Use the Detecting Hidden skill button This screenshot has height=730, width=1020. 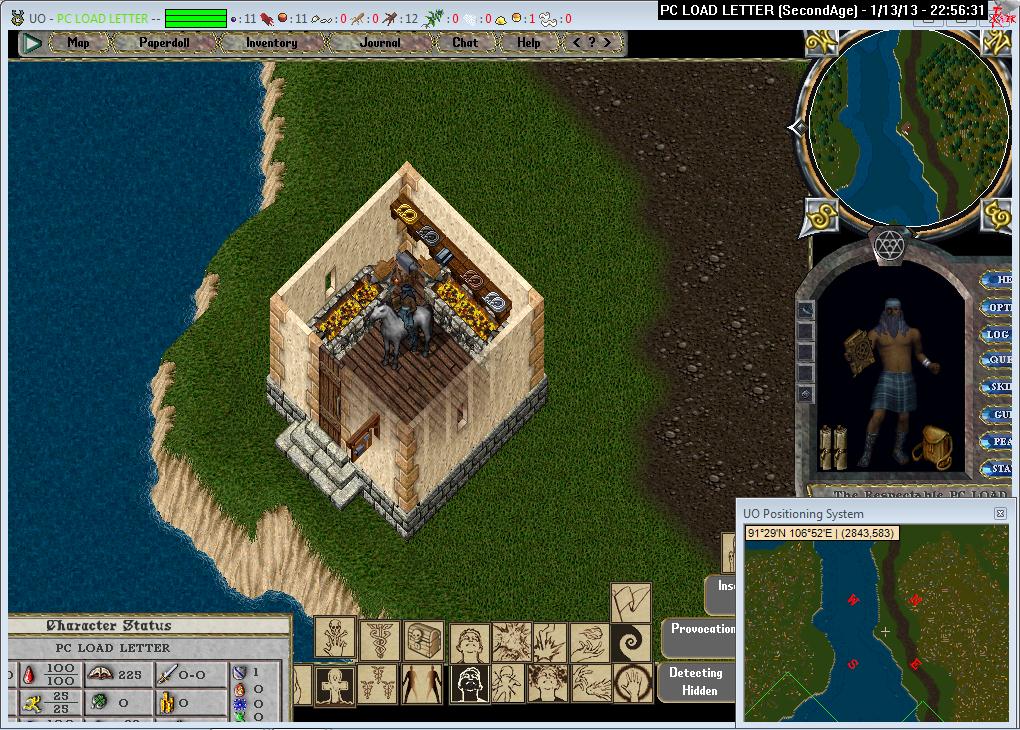pos(695,681)
